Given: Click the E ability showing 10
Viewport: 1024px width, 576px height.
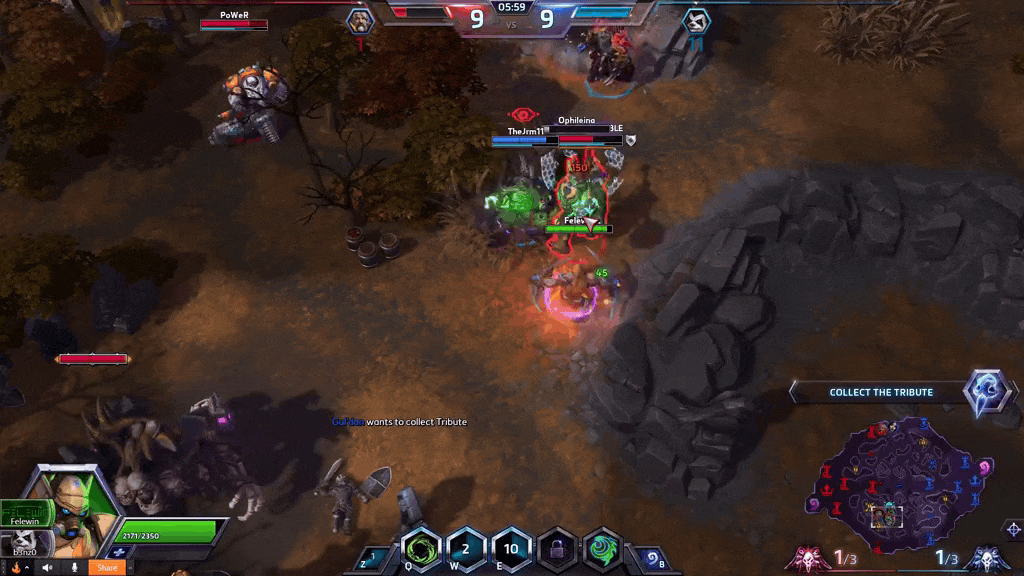Looking at the screenshot, I should [511, 549].
